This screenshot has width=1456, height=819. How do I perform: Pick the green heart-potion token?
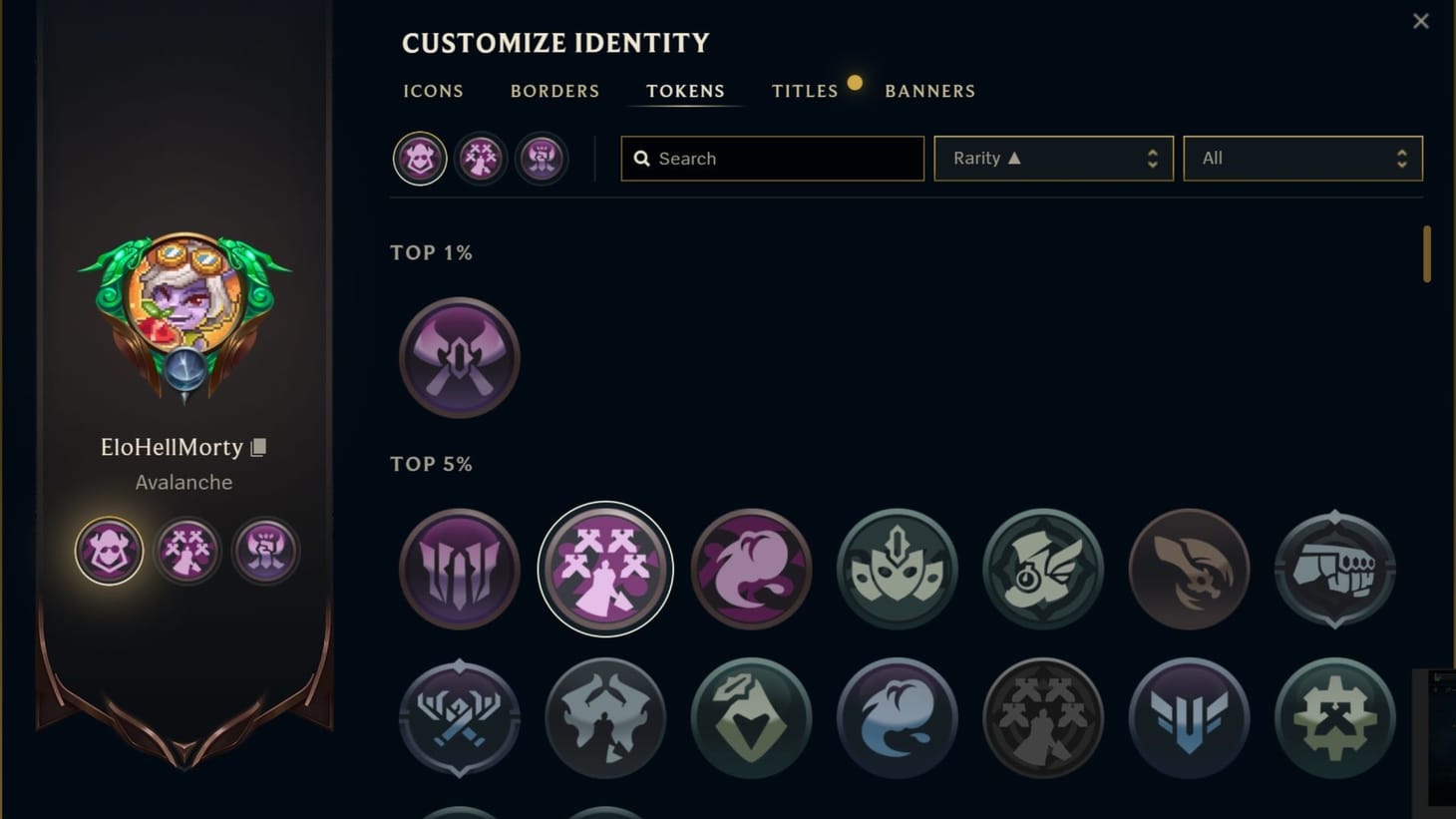(x=750, y=718)
